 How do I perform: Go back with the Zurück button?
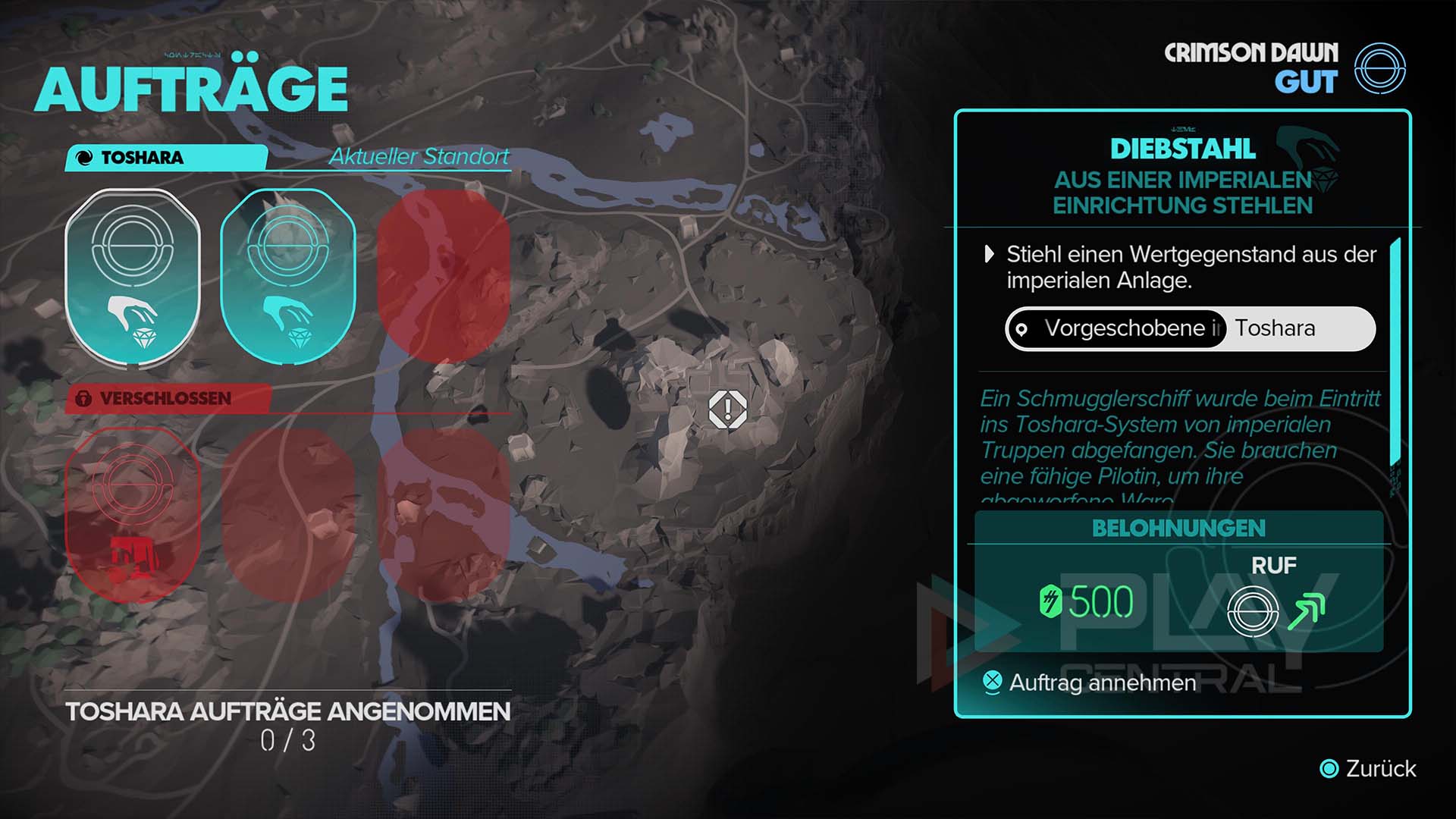pyautogui.click(x=1370, y=769)
